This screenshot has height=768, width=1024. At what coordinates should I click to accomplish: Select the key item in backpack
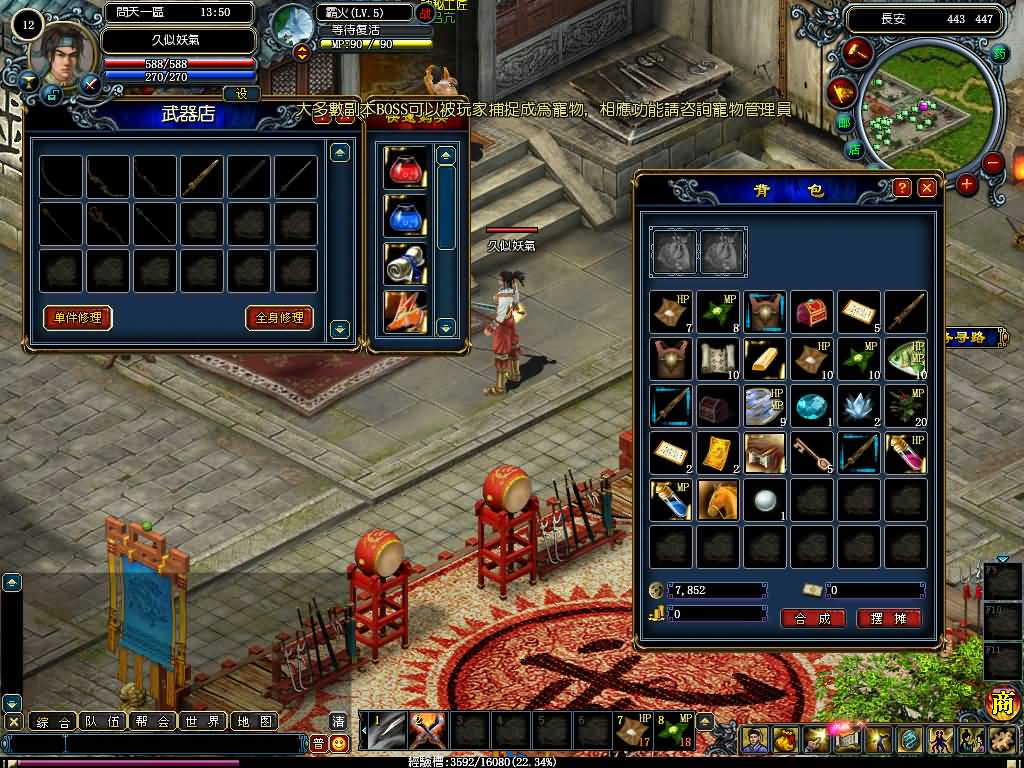(x=812, y=452)
